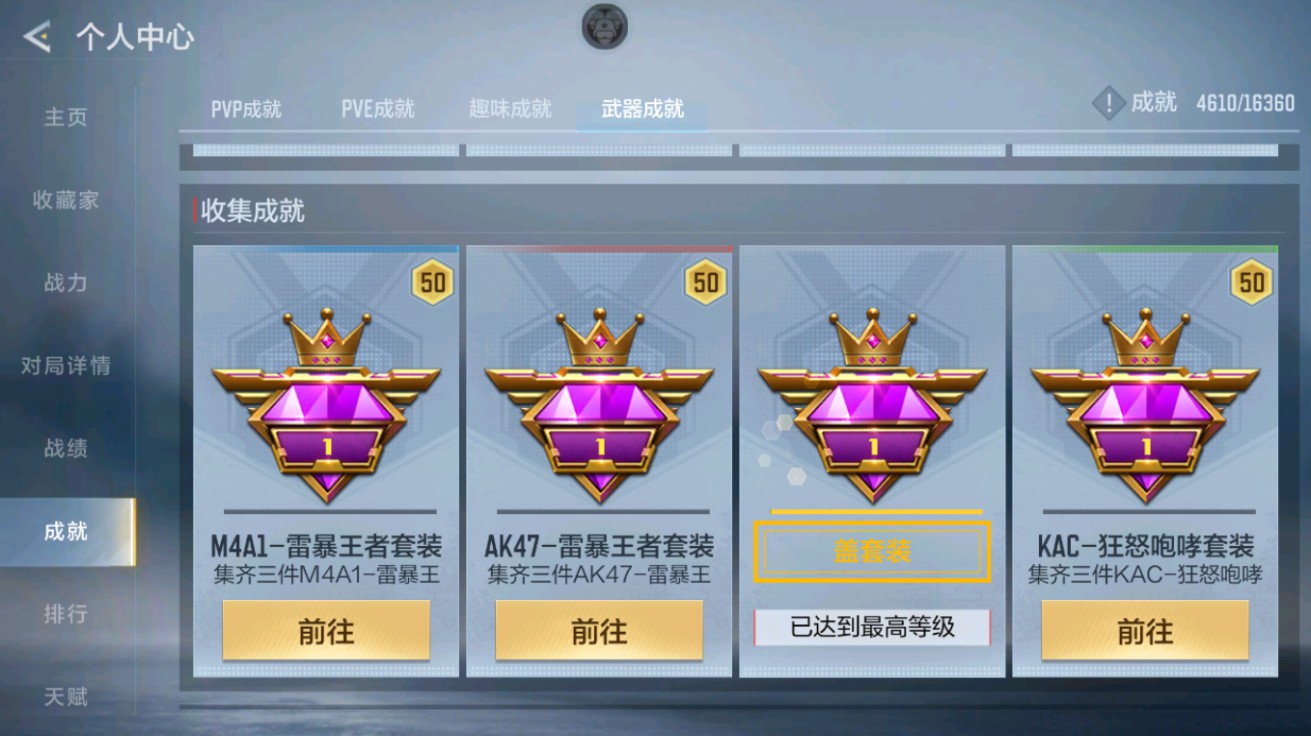Click the 已达到最高等级 status banner
Image resolution: width=1311 pixels, height=736 pixels.
coord(871,625)
